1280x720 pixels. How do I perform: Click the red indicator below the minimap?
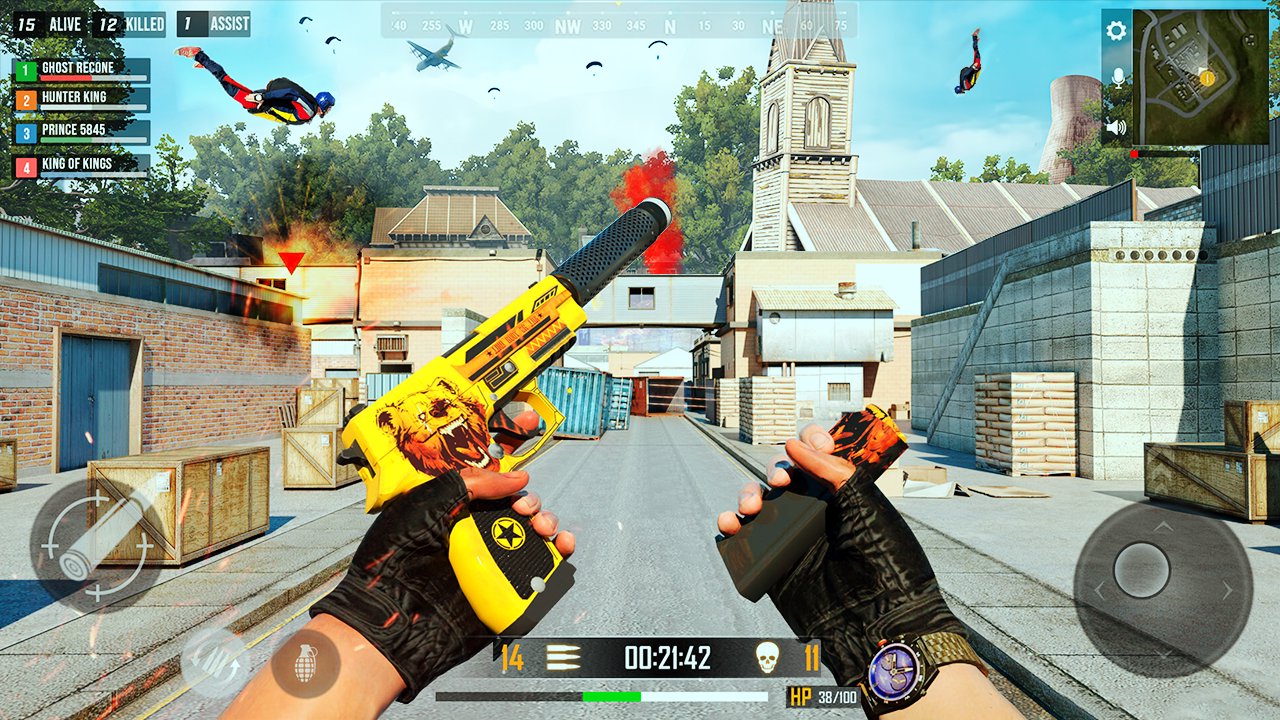point(1134,154)
